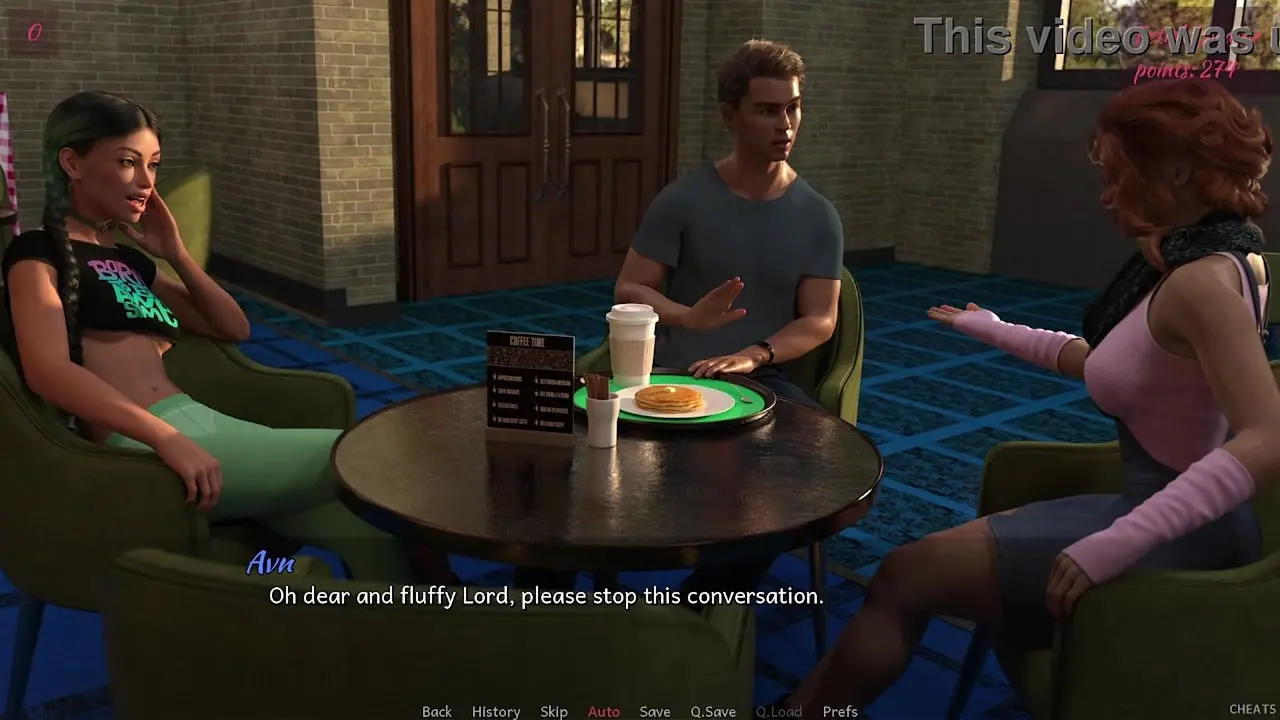Open the CHEATS menu

pyautogui.click(x=1252, y=709)
